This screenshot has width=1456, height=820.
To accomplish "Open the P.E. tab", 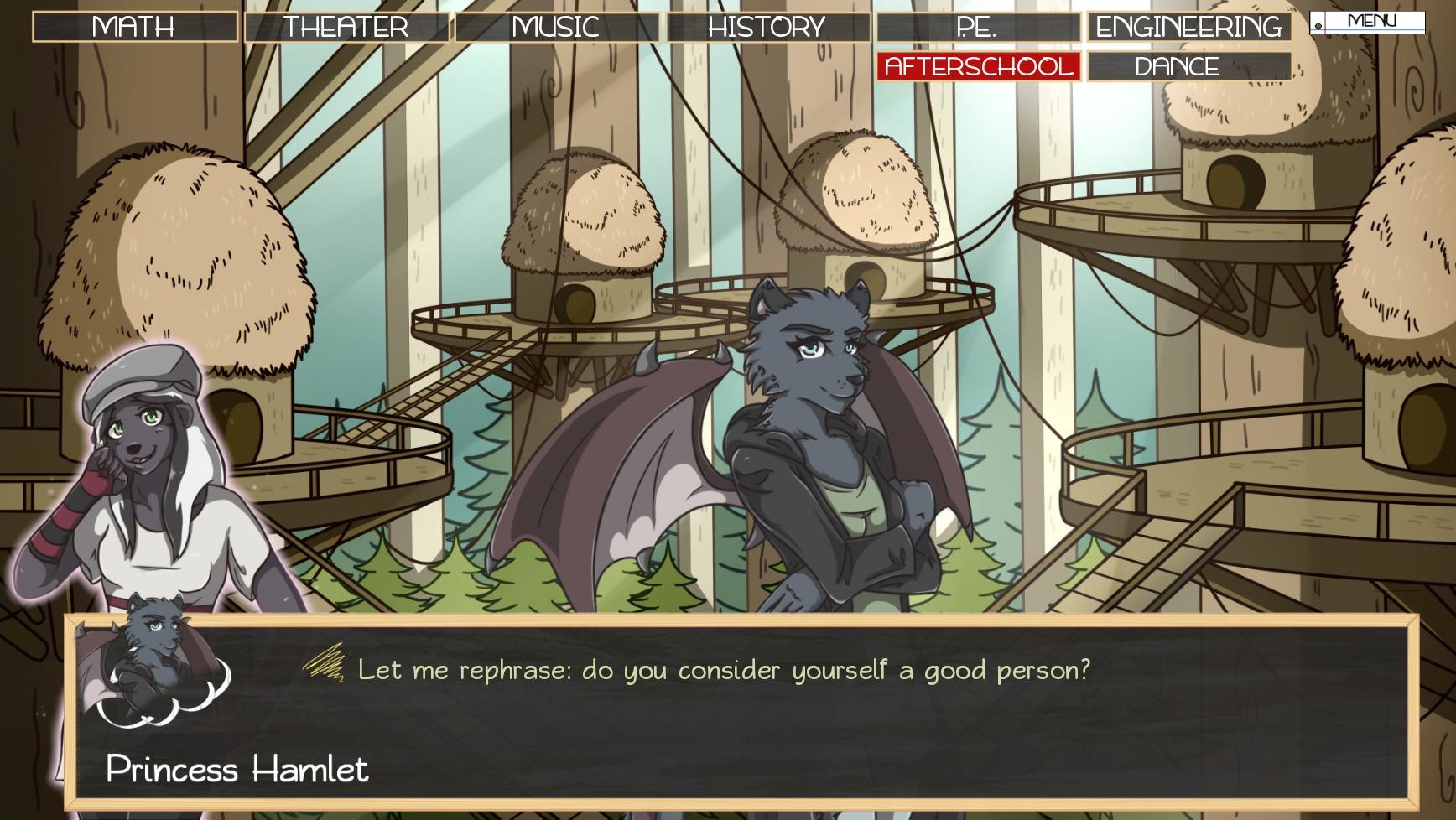I will [978, 26].
